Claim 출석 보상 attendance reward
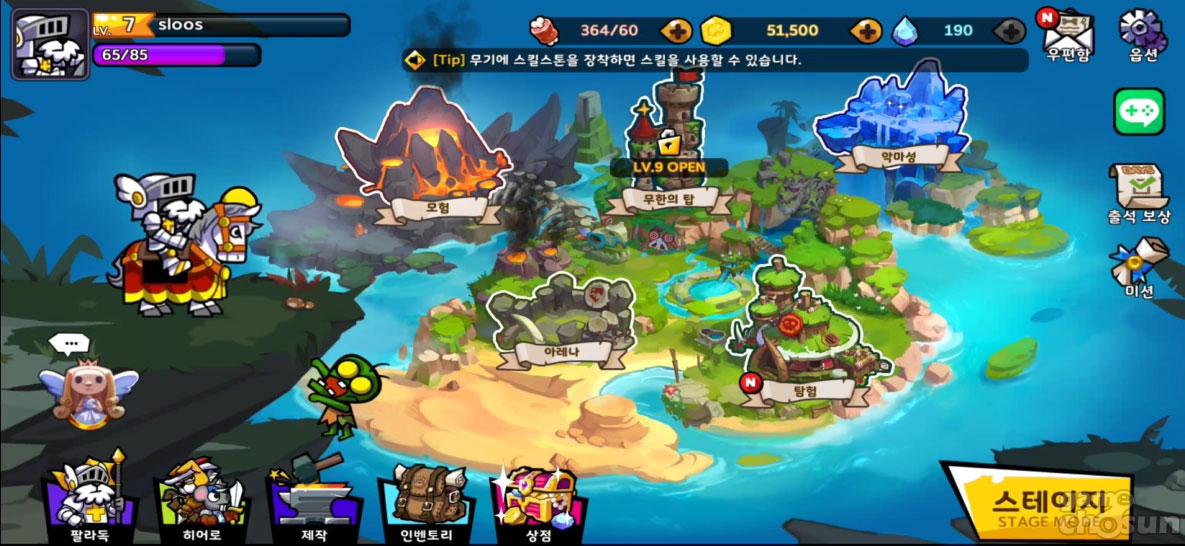Screen dimensions: 1185x546 coord(1139,193)
